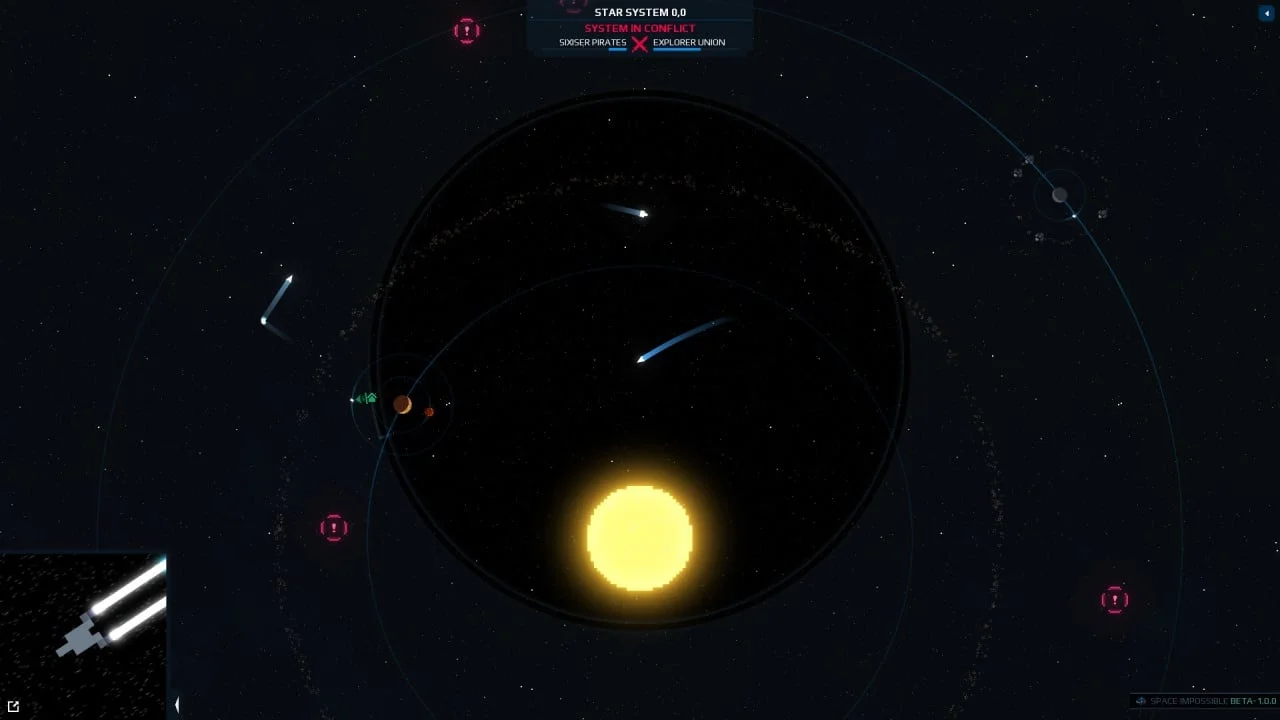1280x720 pixels.
Task: Select the ship preview thumbnail
Action: point(83,636)
